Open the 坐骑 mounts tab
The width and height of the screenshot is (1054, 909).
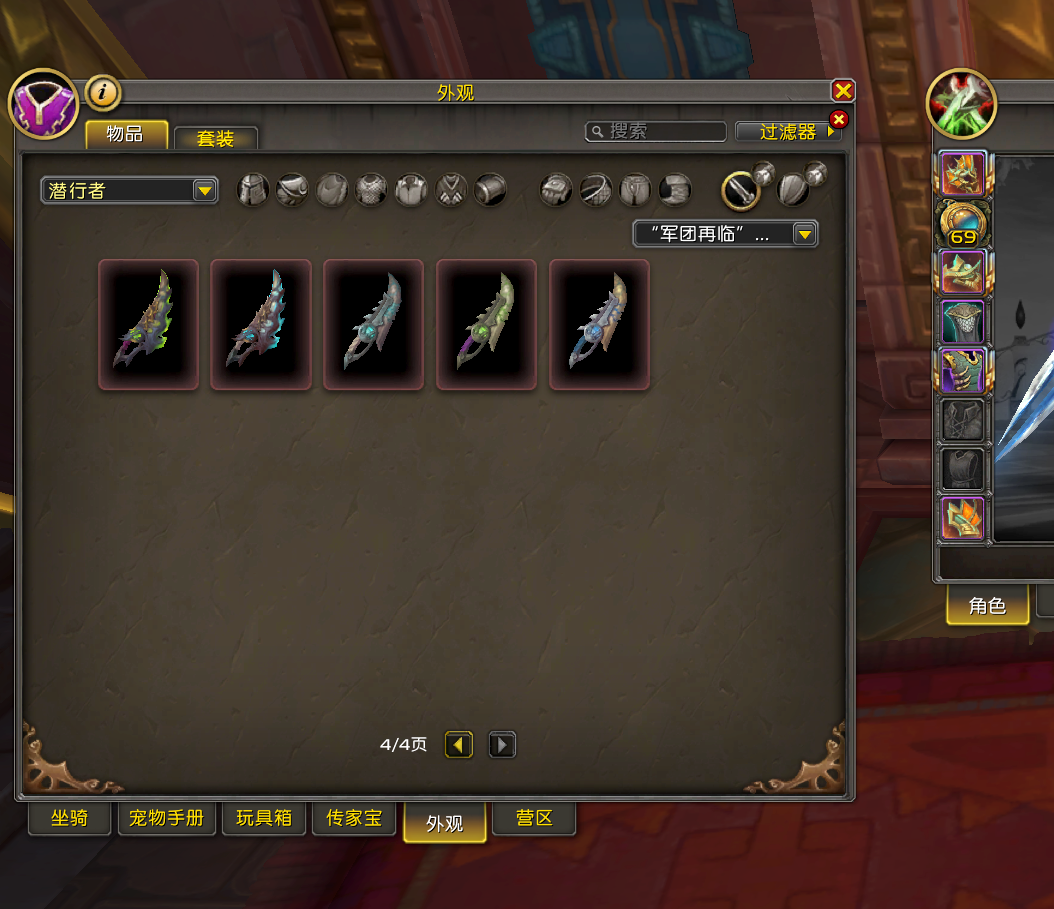[x=70, y=818]
